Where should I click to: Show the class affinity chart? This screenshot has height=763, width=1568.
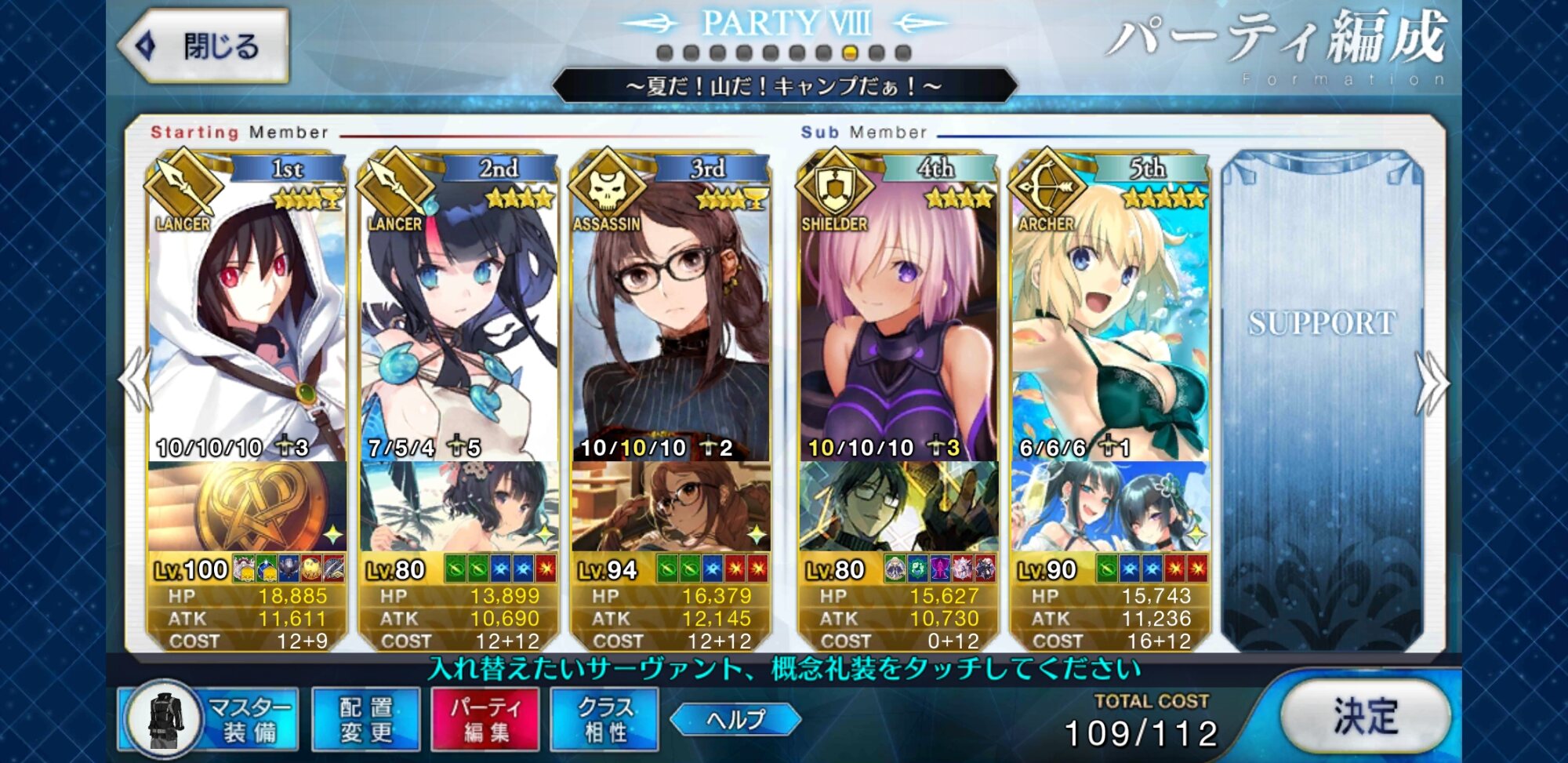pos(604,718)
